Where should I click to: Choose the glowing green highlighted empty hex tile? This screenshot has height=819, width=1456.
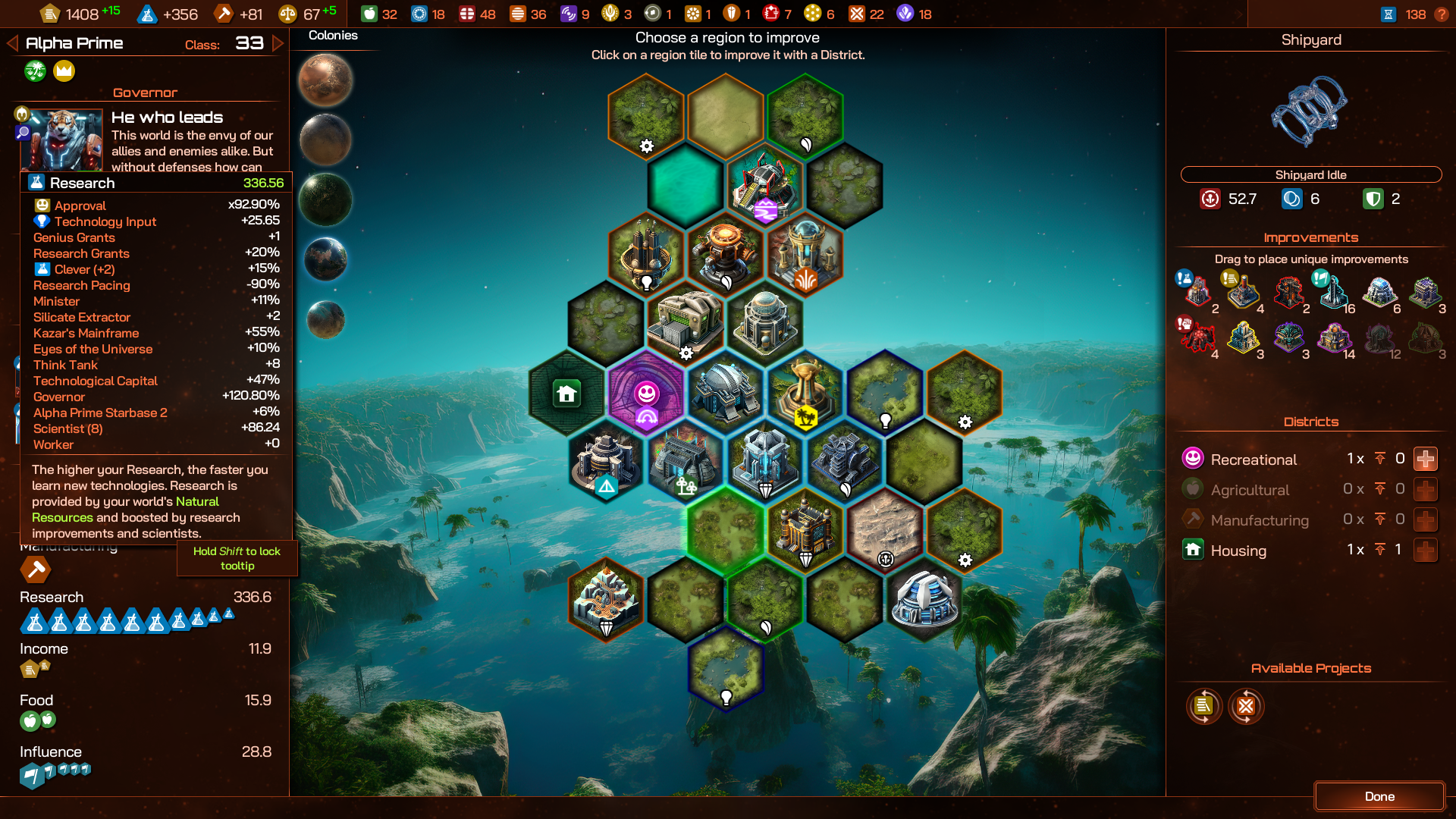[x=725, y=529]
